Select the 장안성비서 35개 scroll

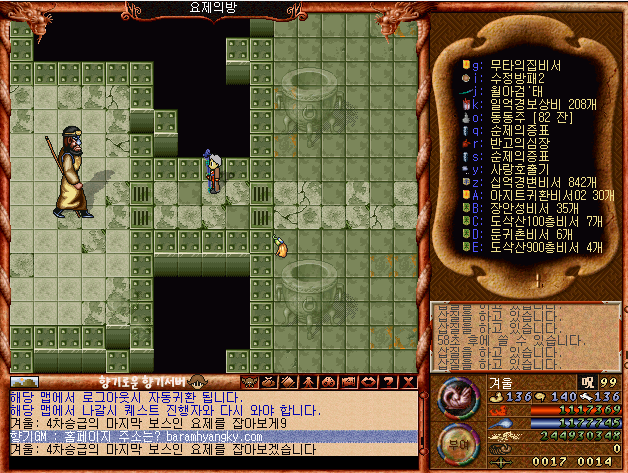[524, 207]
